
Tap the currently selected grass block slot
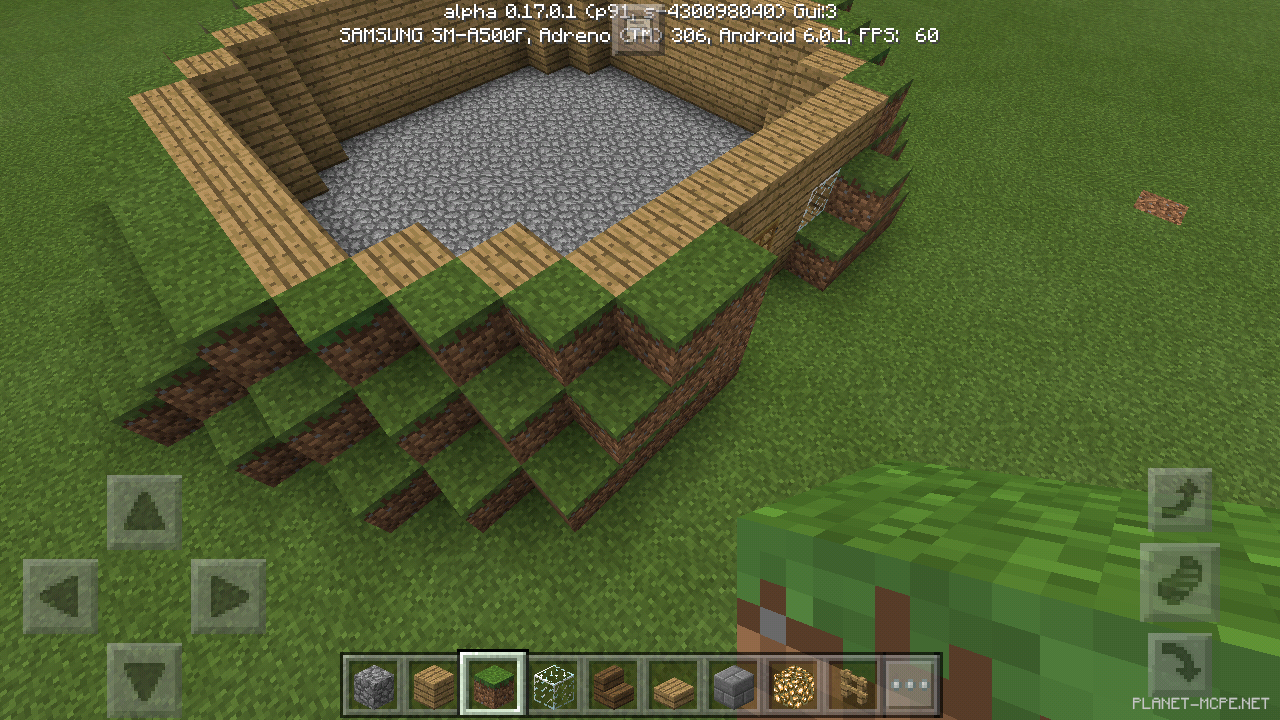pyautogui.click(x=493, y=685)
